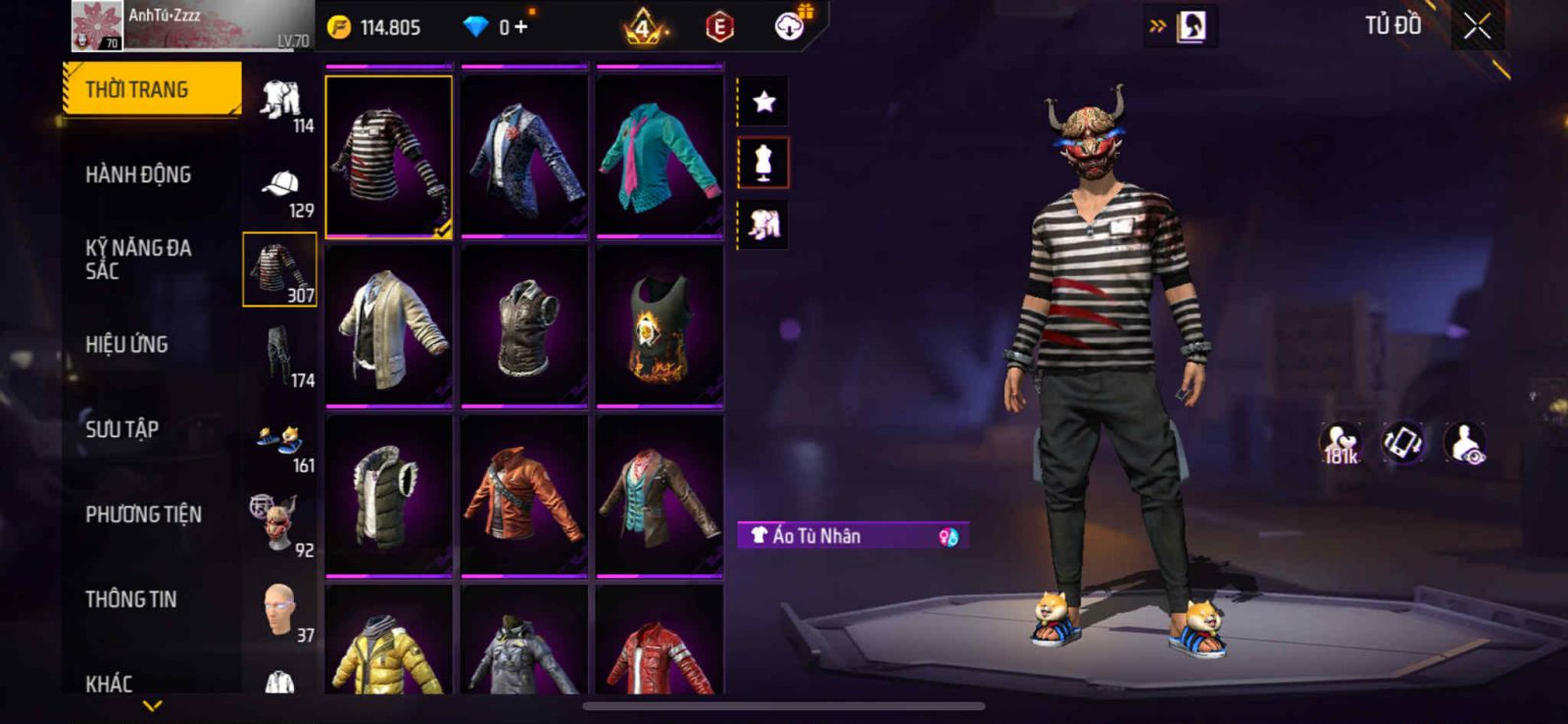Pick the black flame tank top

click(x=660, y=325)
